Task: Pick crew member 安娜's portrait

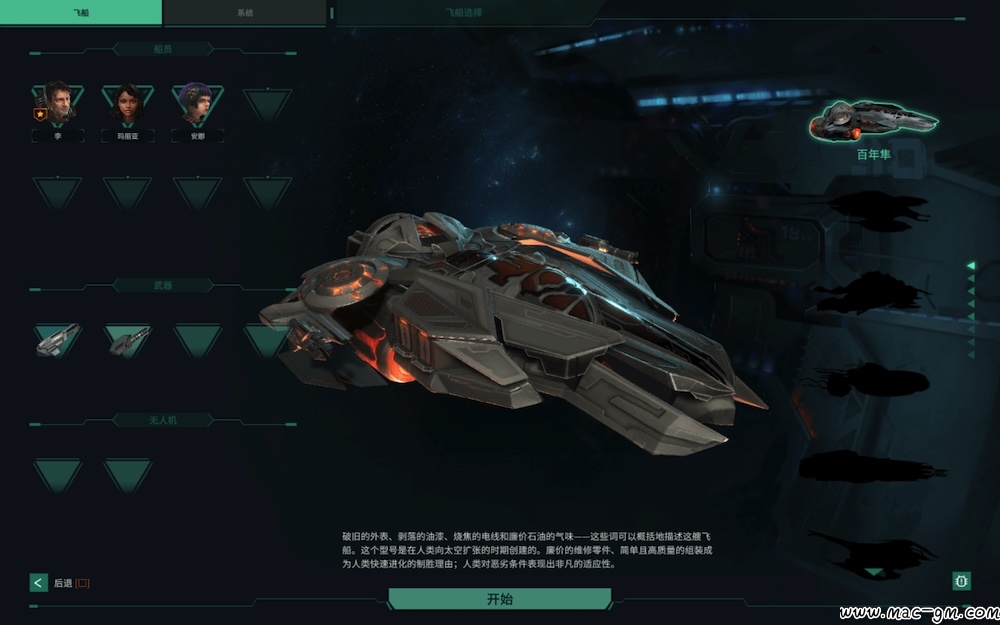Action: click(197, 103)
